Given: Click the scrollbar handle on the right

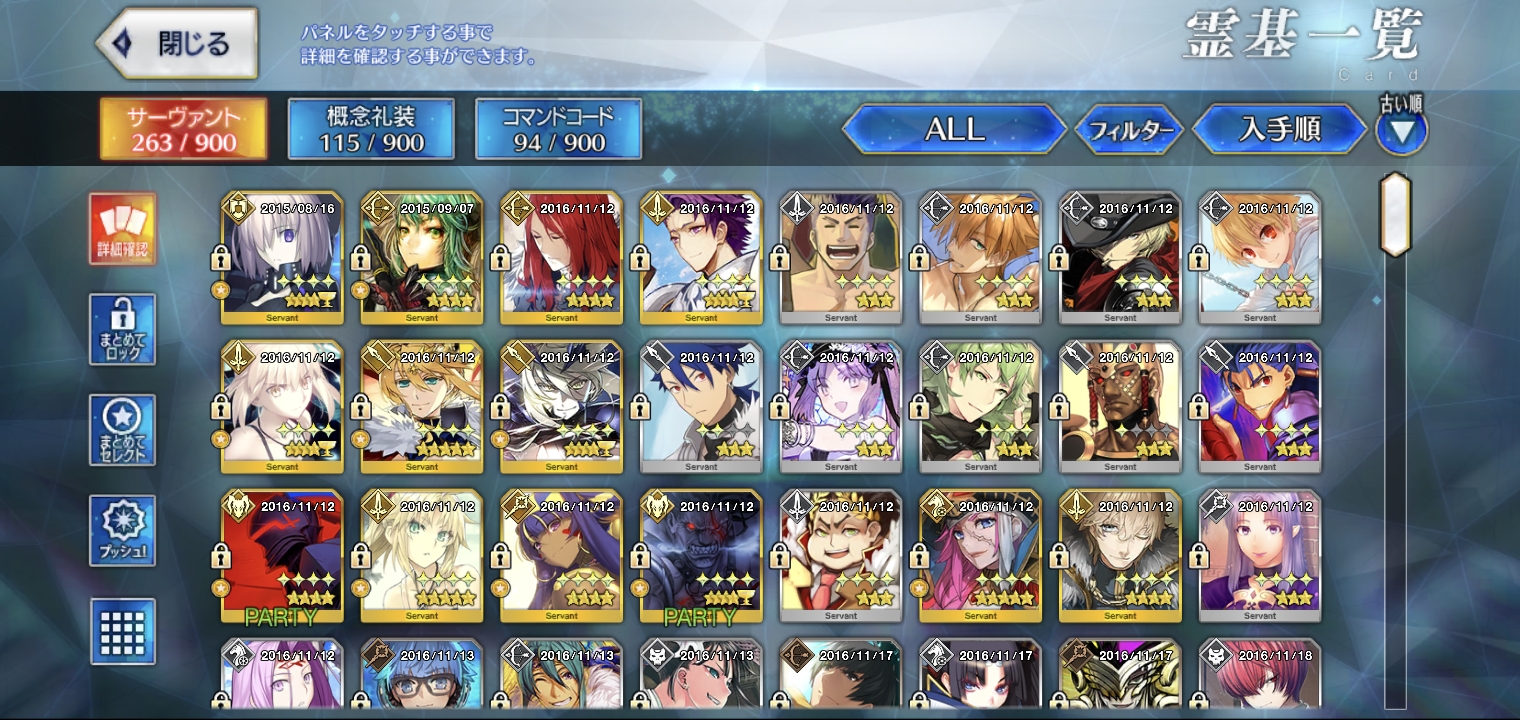Looking at the screenshot, I should coord(1394,215).
